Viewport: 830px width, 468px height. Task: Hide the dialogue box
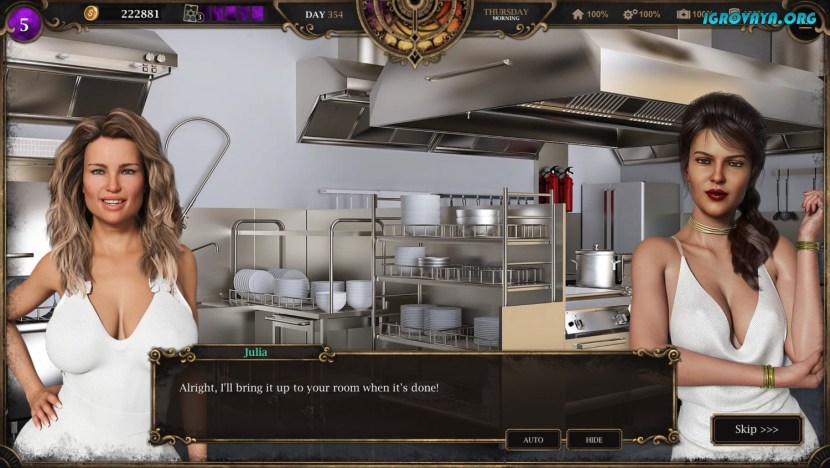pos(594,439)
